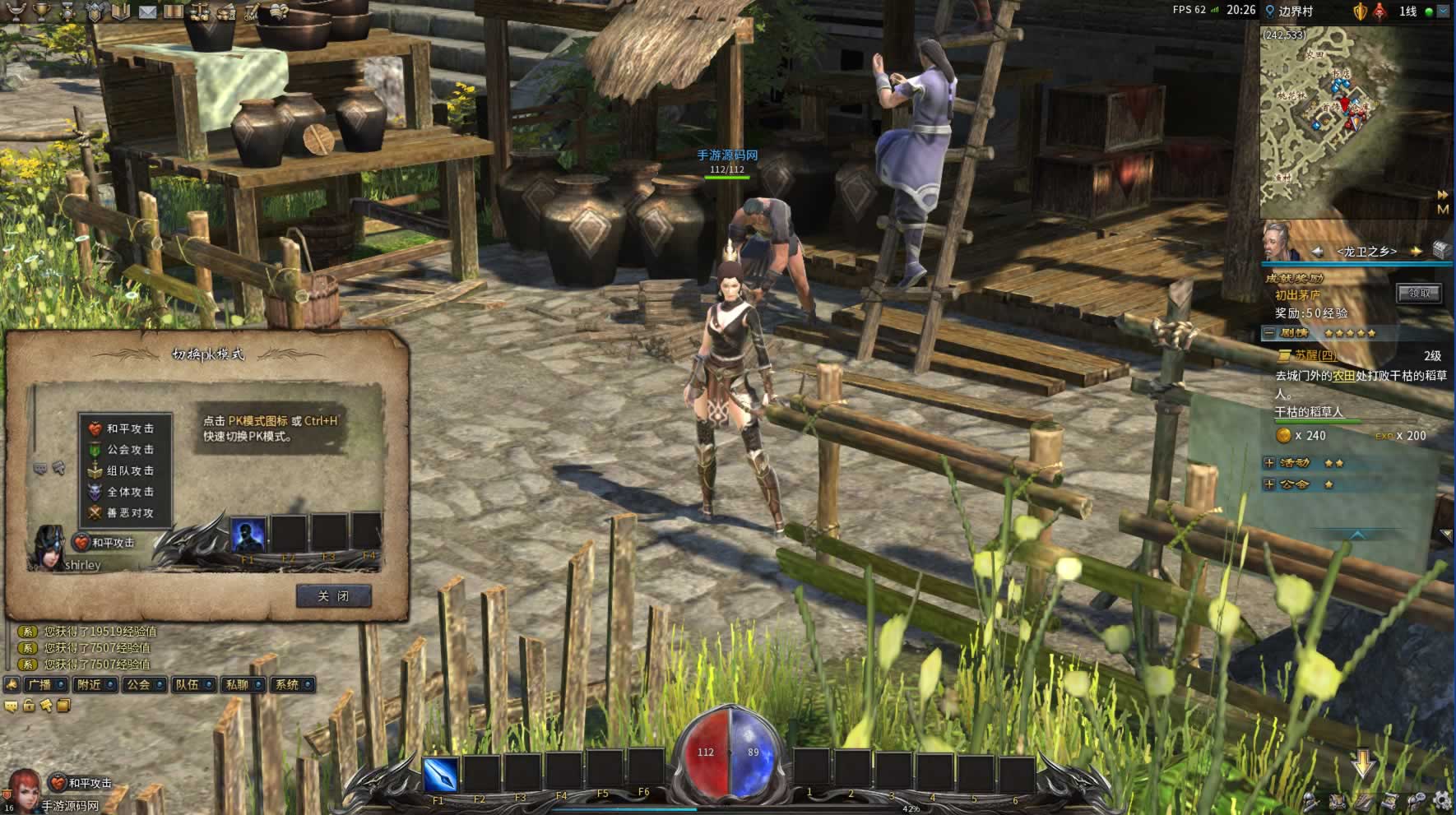1456x815 pixels.
Task: Close the PK mode dialog with 关闭
Action: point(333,596)
